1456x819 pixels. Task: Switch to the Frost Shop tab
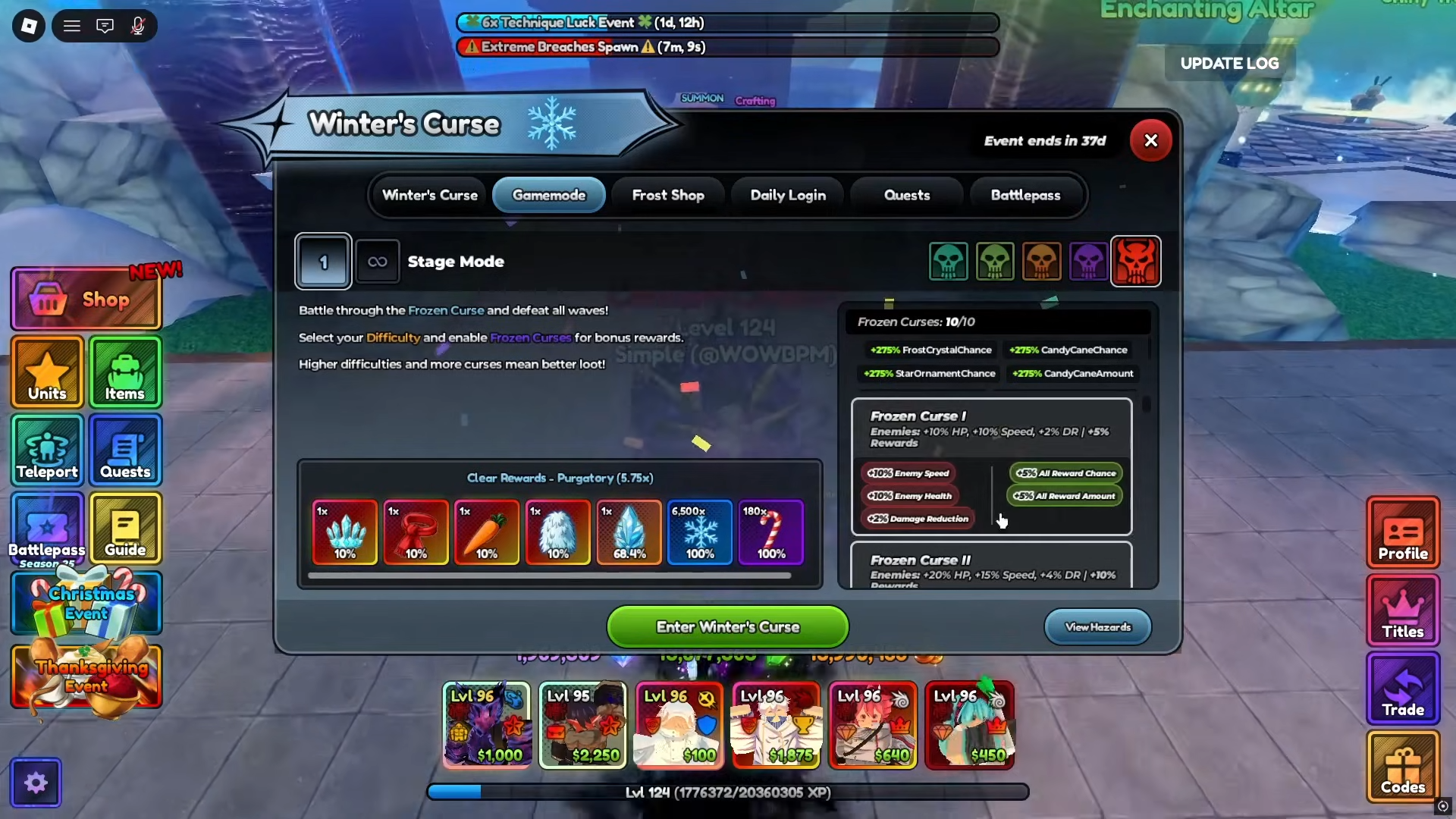[x=667, y=195]
